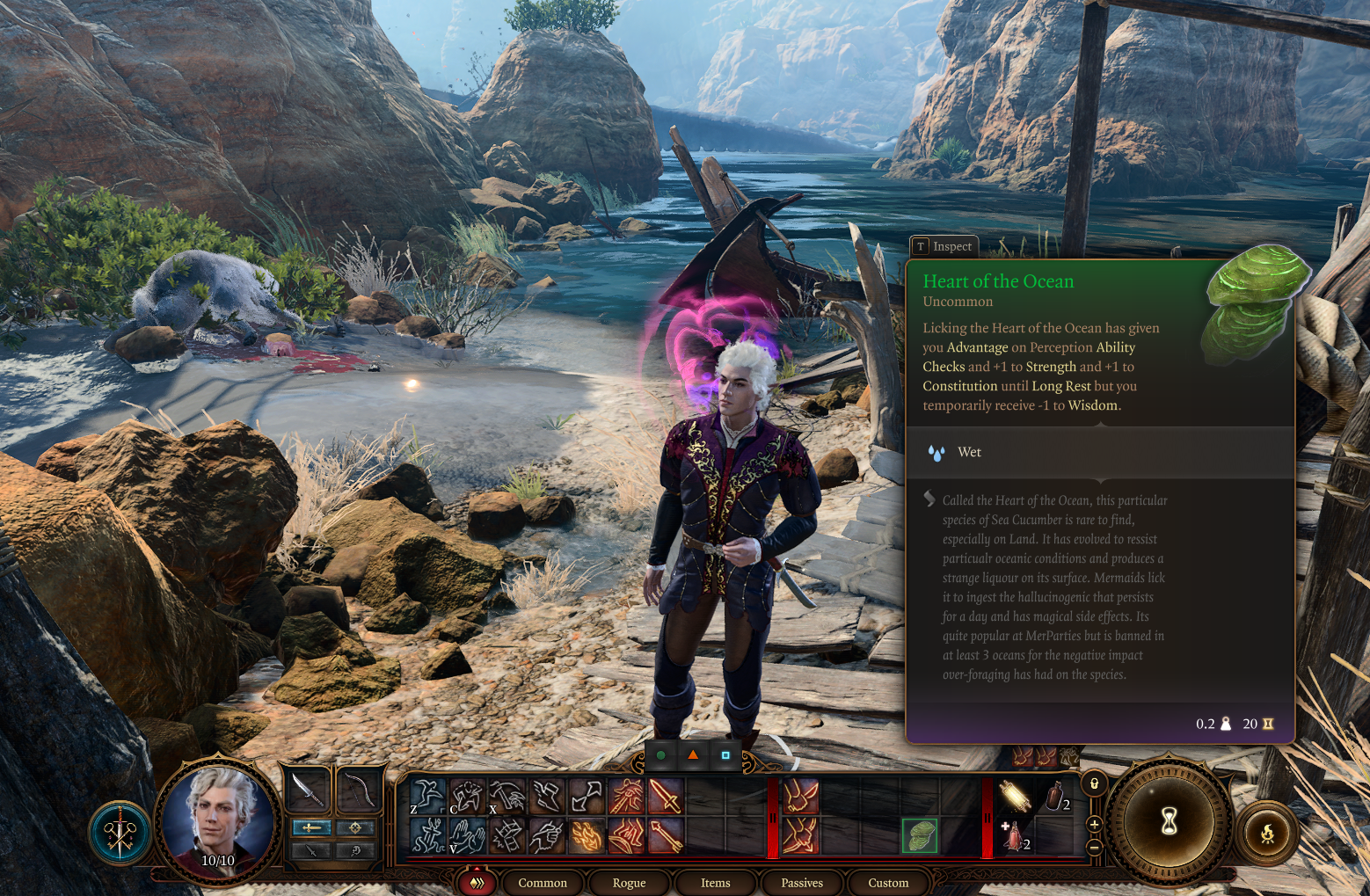Image resolution: width=1370 pixels, height=896 pixels.
Task: Open the Rogue hotbar tab
Action: coord(629,883)
